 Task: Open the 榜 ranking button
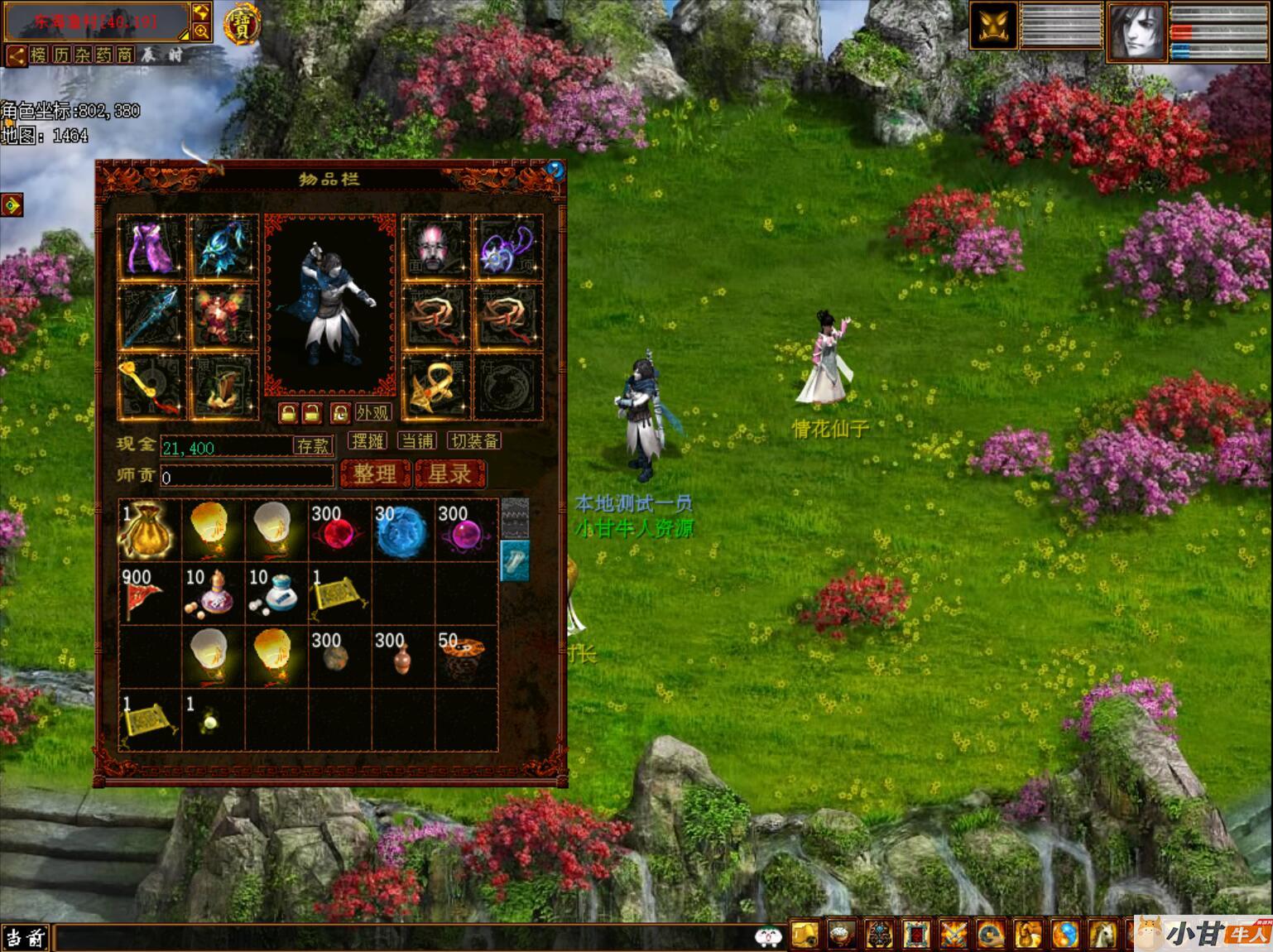pos(39,55)
